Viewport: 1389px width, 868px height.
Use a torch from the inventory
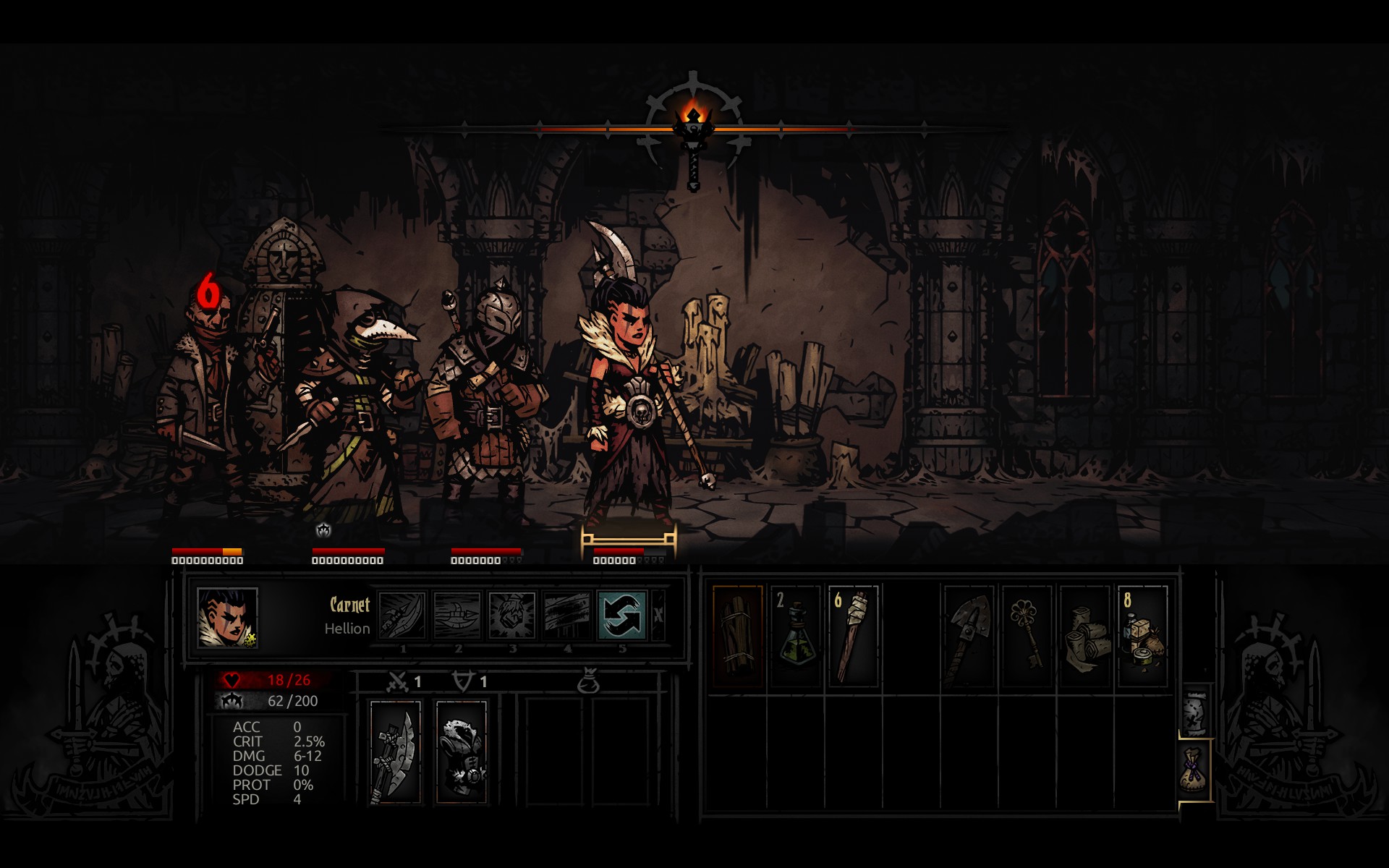(854, 636)
